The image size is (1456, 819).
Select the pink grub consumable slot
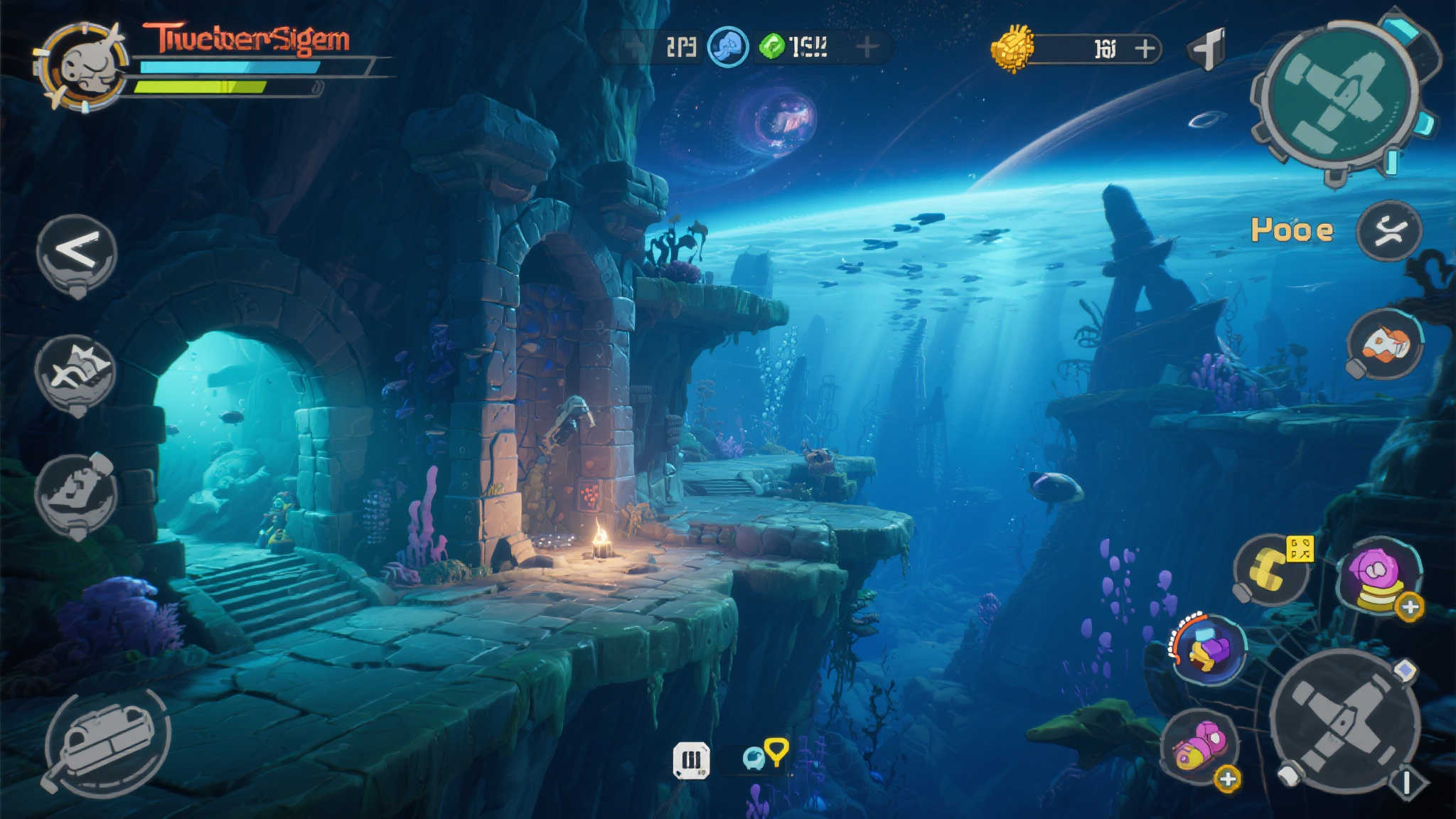pyautogui.click(x=1199, y=745)
